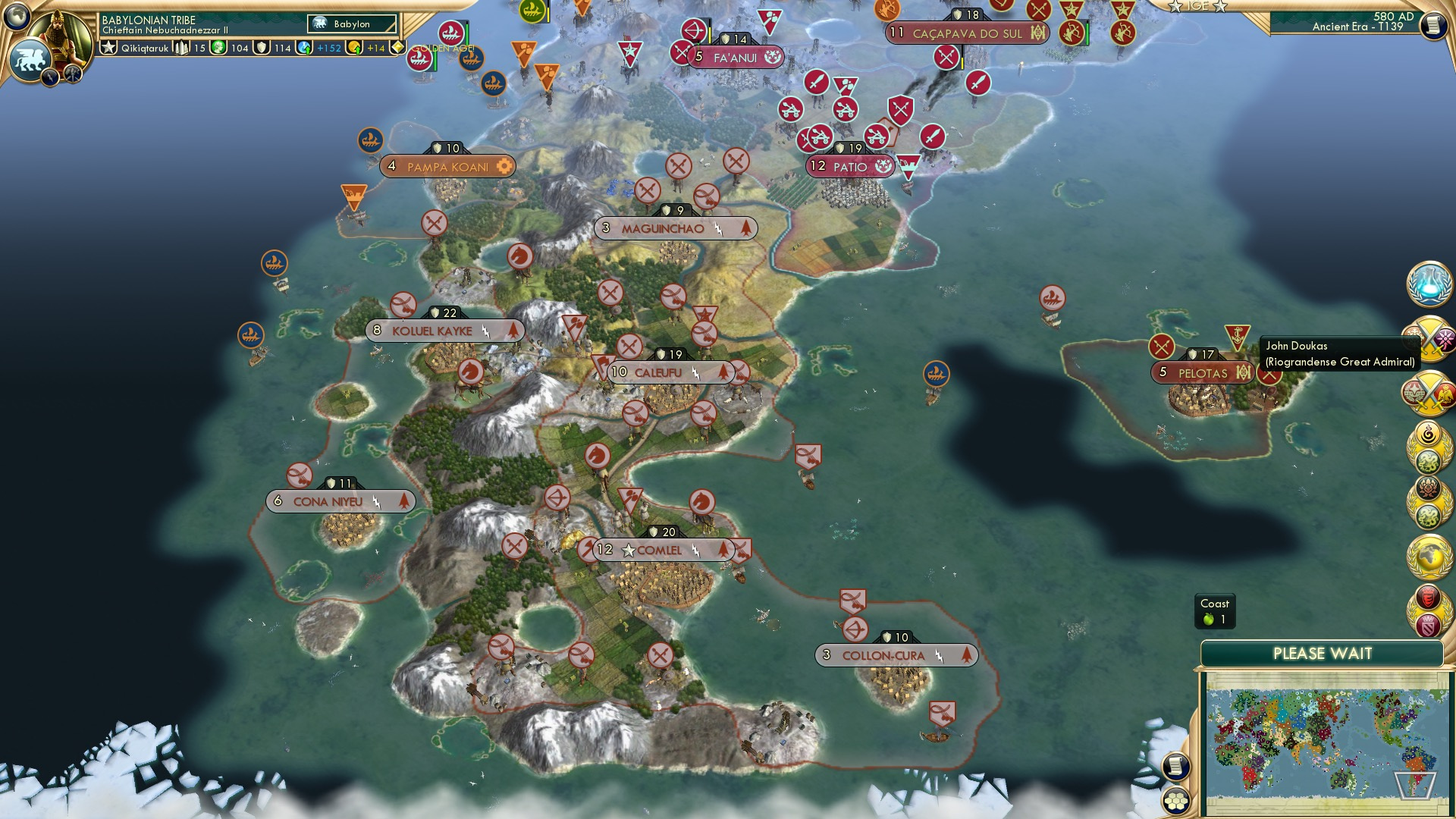Open the notification log scroll icon near minimap
This screenshot has width=1456, height=819.
pyautogui.click(x=1175, y=766)
